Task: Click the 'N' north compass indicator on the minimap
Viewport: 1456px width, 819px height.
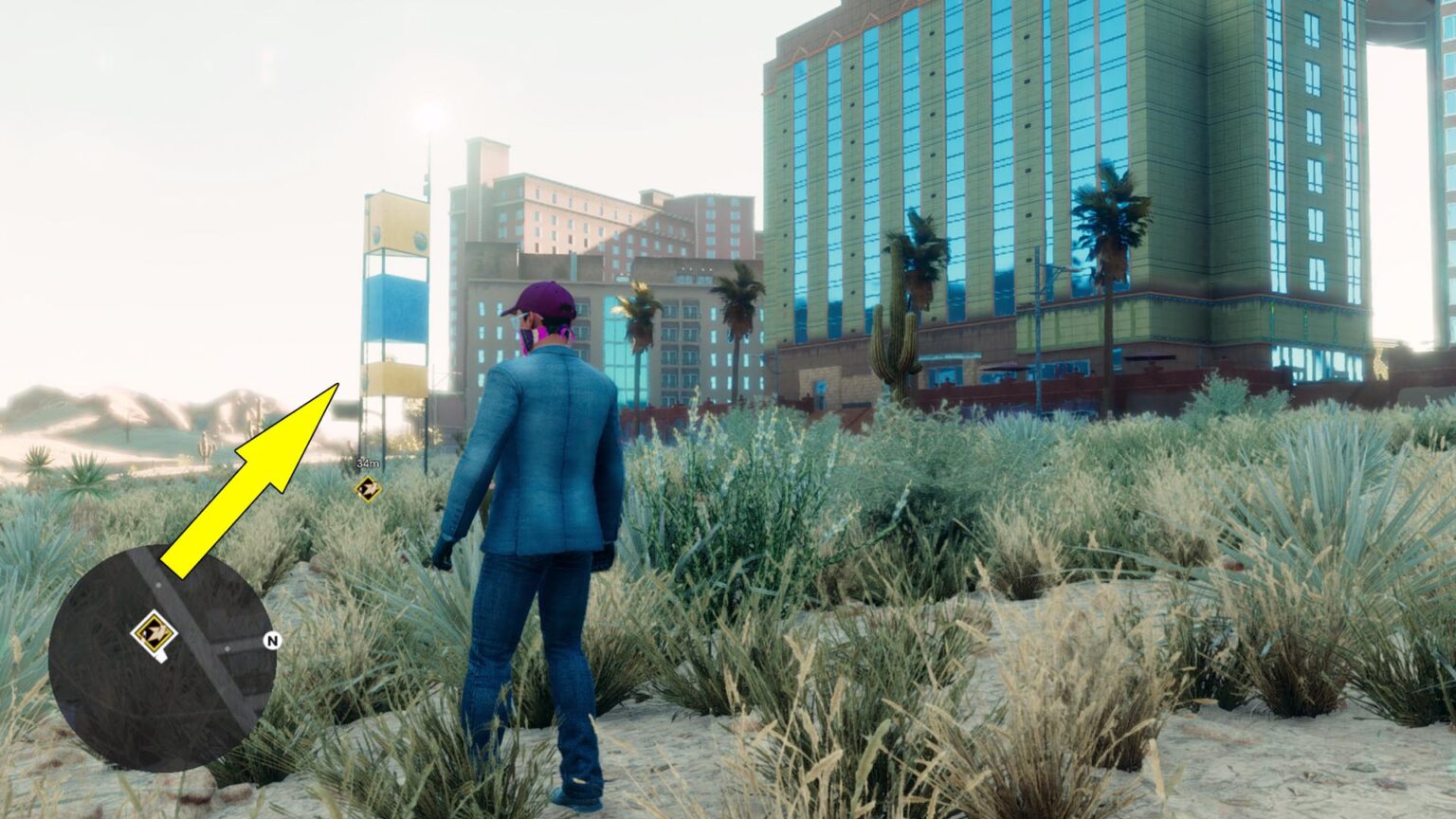Action: [x=273, y=641]
